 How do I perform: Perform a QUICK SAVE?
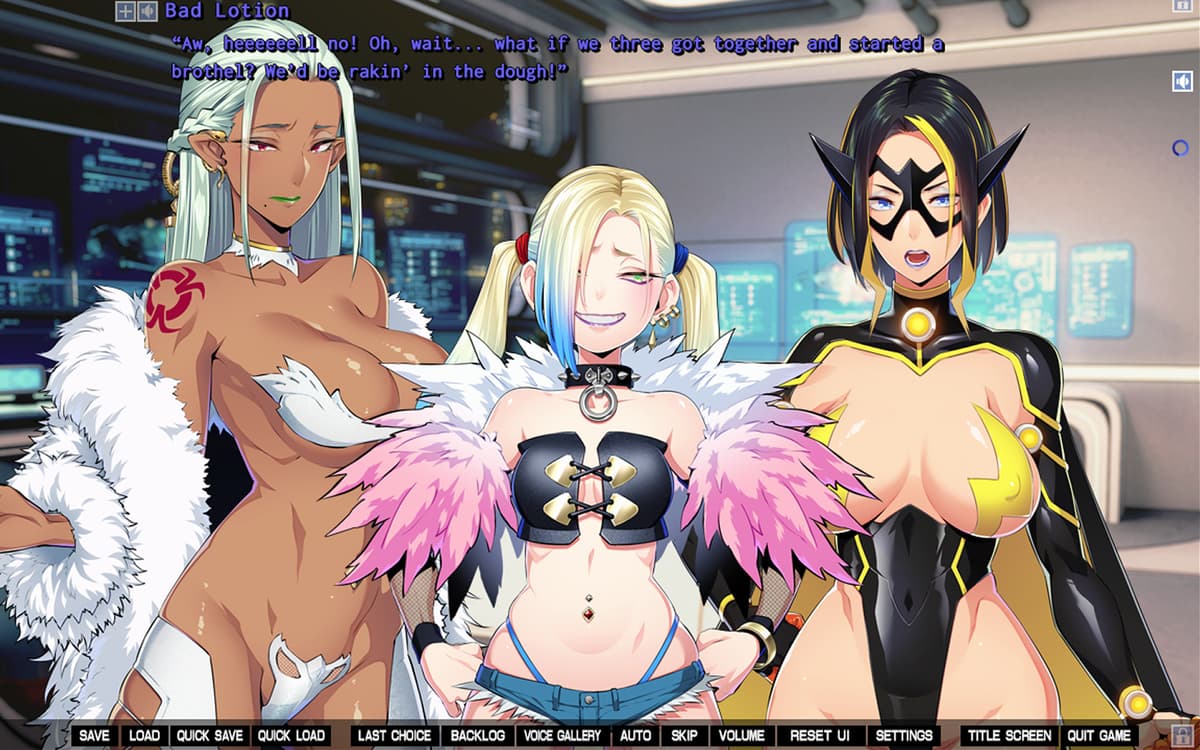coord(210,736)
